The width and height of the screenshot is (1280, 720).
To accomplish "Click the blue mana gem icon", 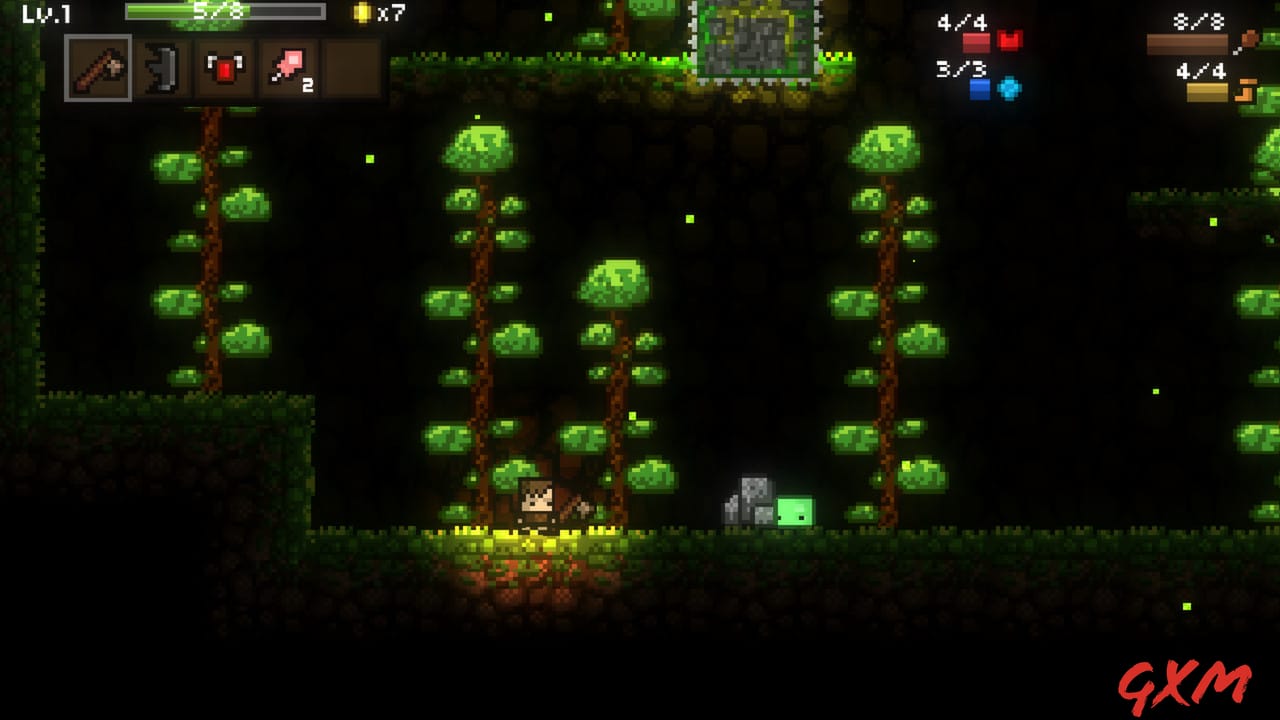I will 1010,88.
